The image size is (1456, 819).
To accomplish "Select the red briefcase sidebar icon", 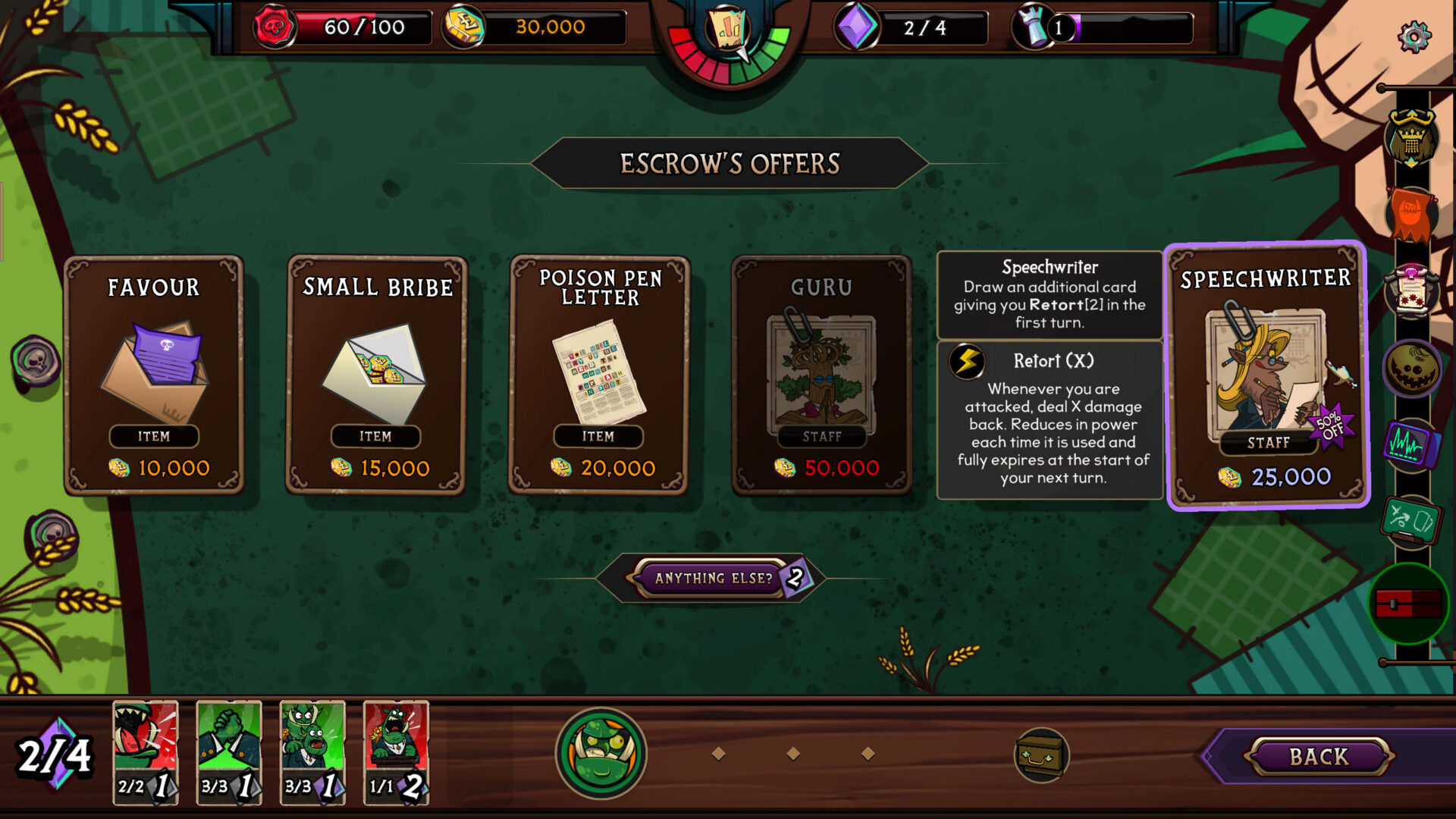I will click(x=1409, y=604).
